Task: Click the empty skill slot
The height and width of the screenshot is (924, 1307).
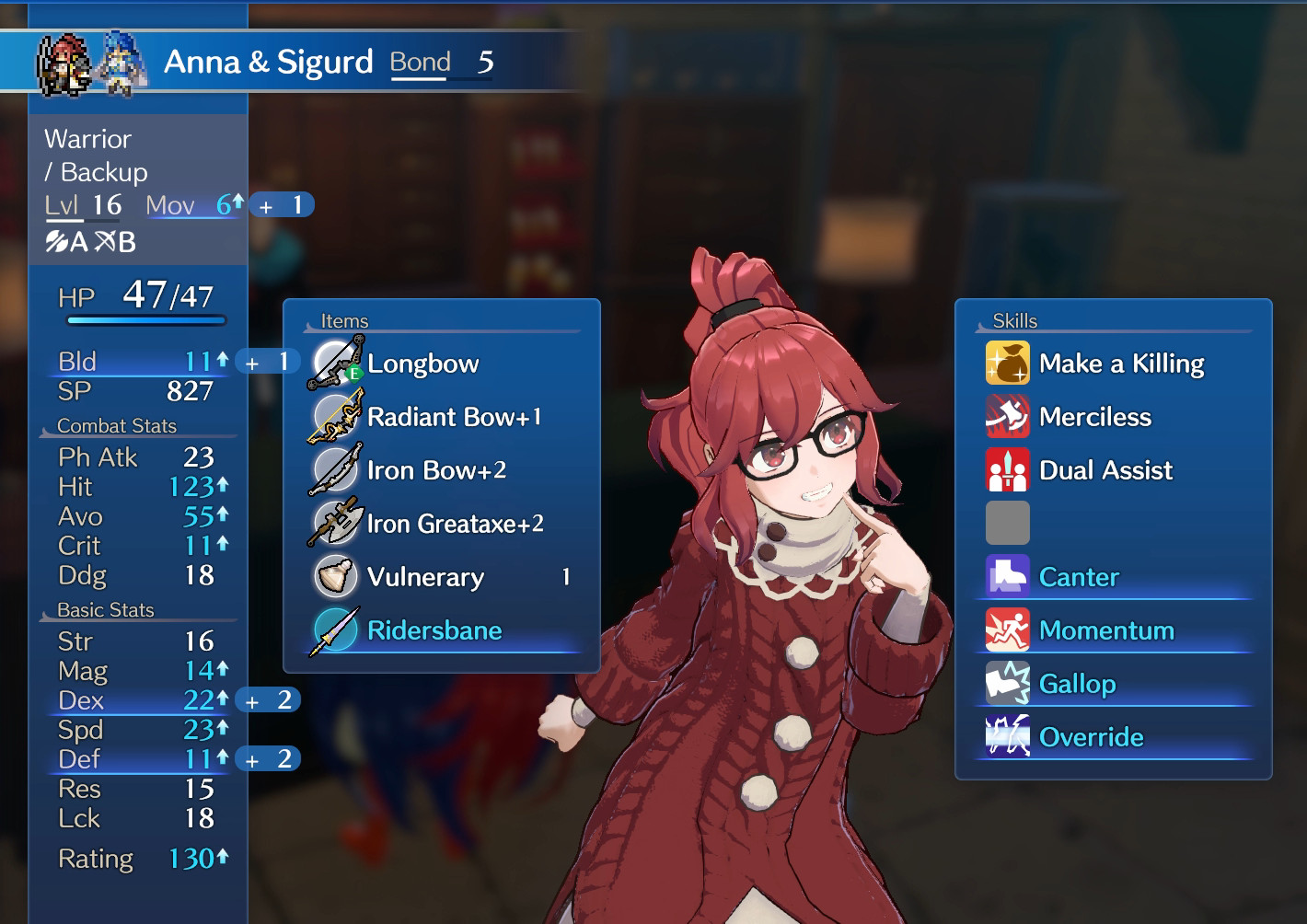Action: pos(1008,523)
